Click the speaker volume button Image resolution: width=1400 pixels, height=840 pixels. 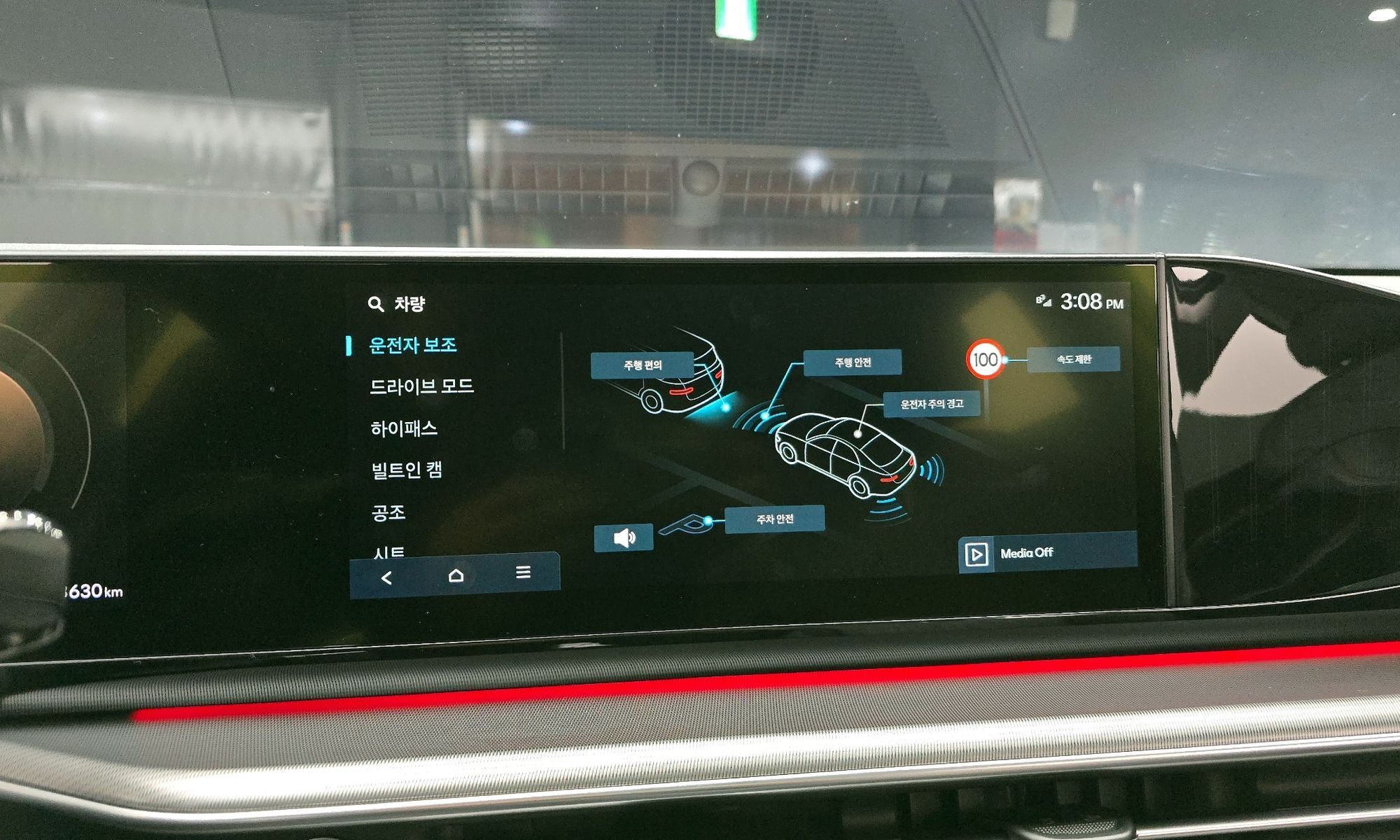click(x=624, y=538)
